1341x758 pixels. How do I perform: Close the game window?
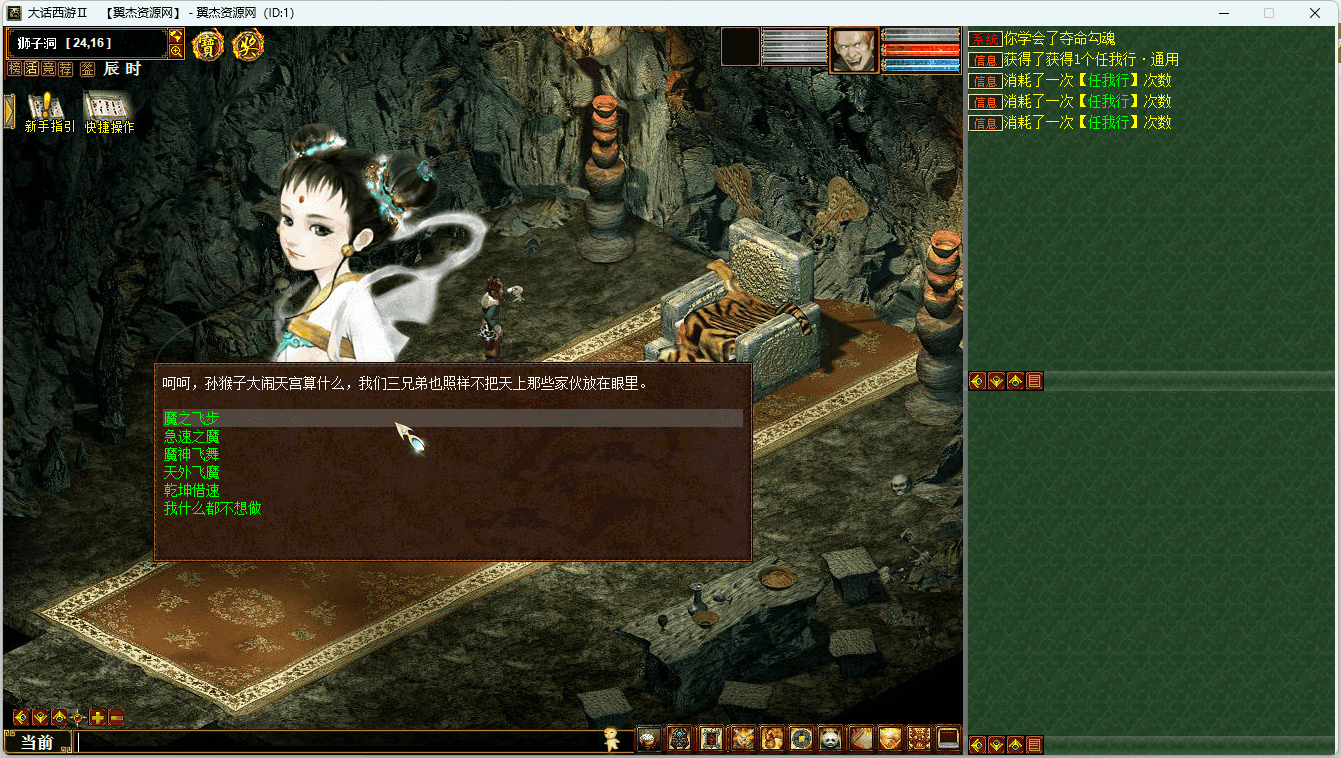tap(1315, 13)
